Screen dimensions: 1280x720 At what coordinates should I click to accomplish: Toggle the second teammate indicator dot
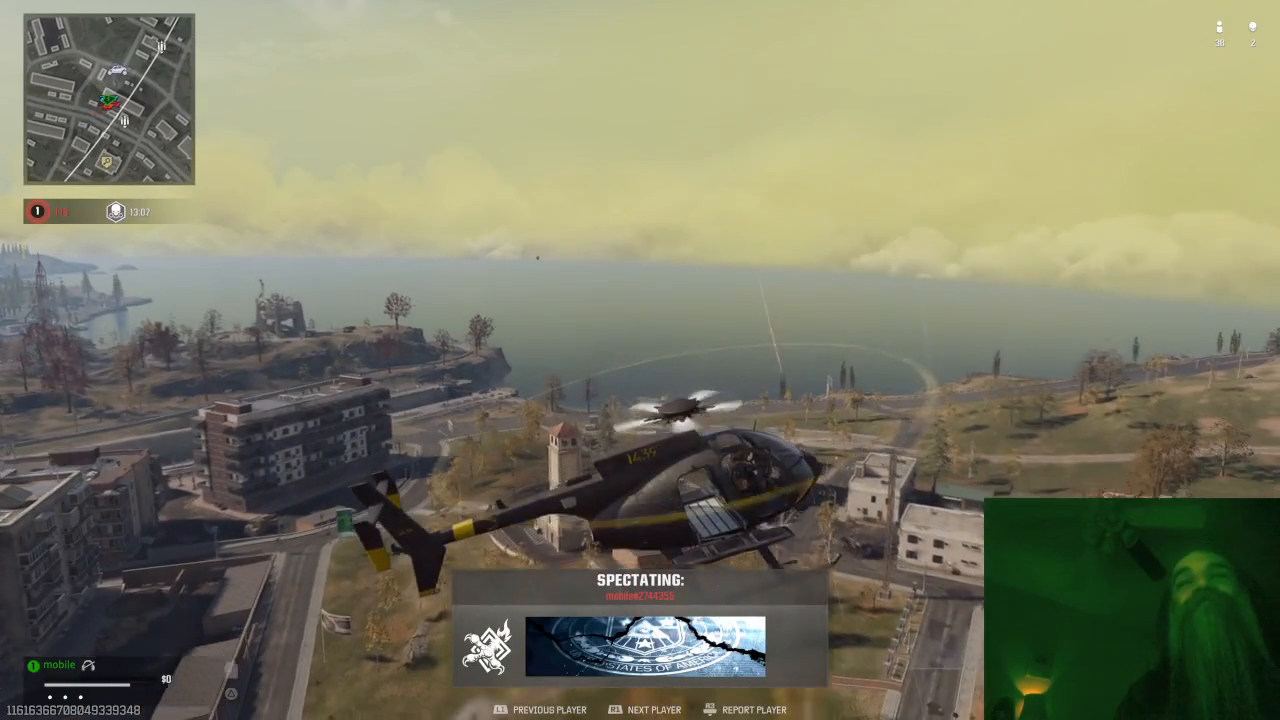tap(65, 697)
